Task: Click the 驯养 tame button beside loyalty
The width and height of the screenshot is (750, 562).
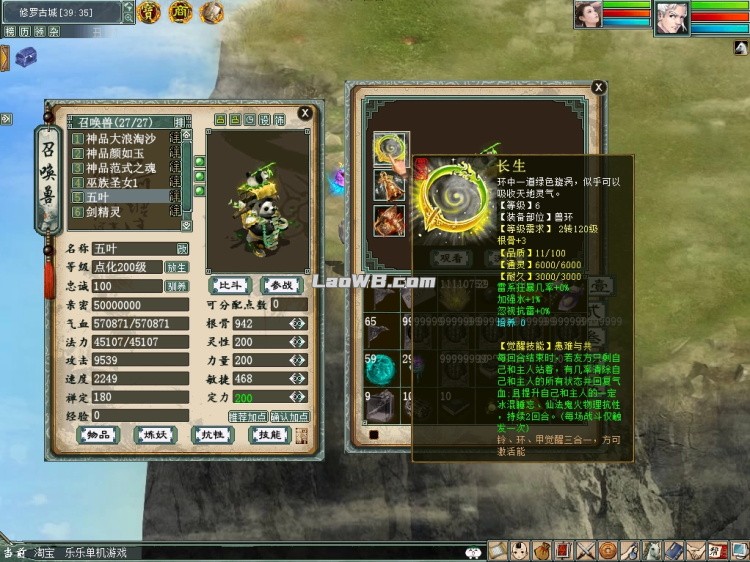Action: (176, 286)
